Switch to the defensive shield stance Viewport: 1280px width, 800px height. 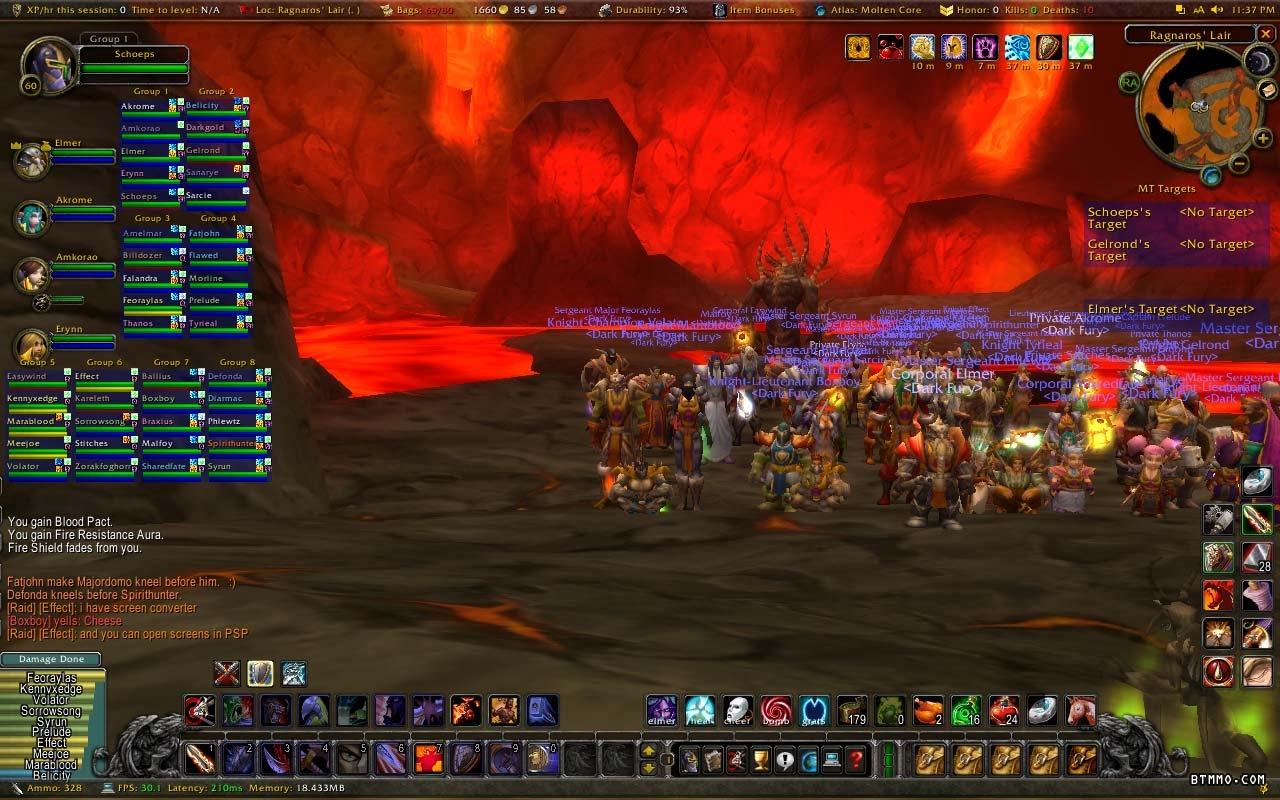tap(260, 673)
